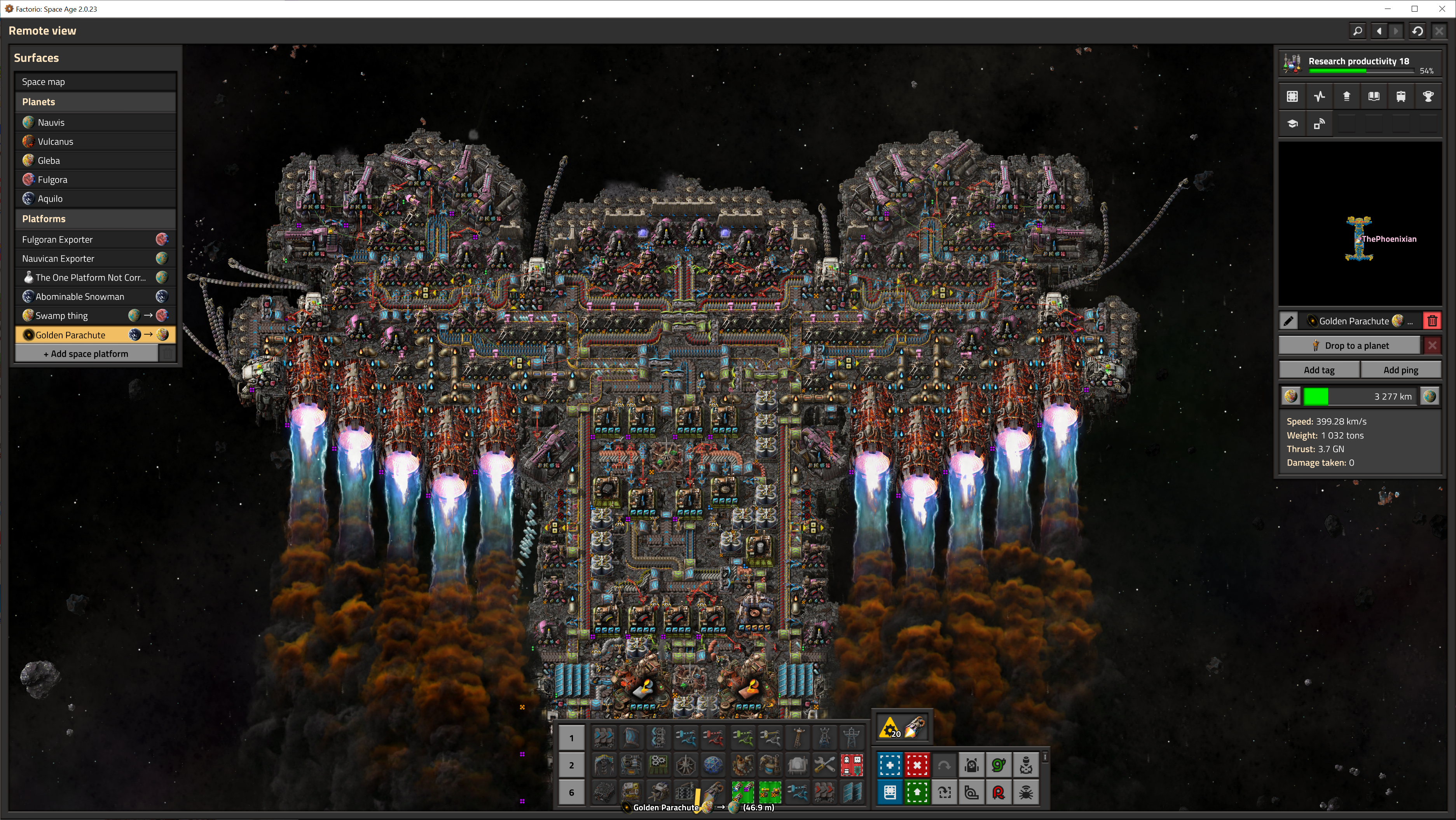This screenshot has width=1456, height=820.
Task: Add a tag to the map
Action: (x=1319, y=370)
